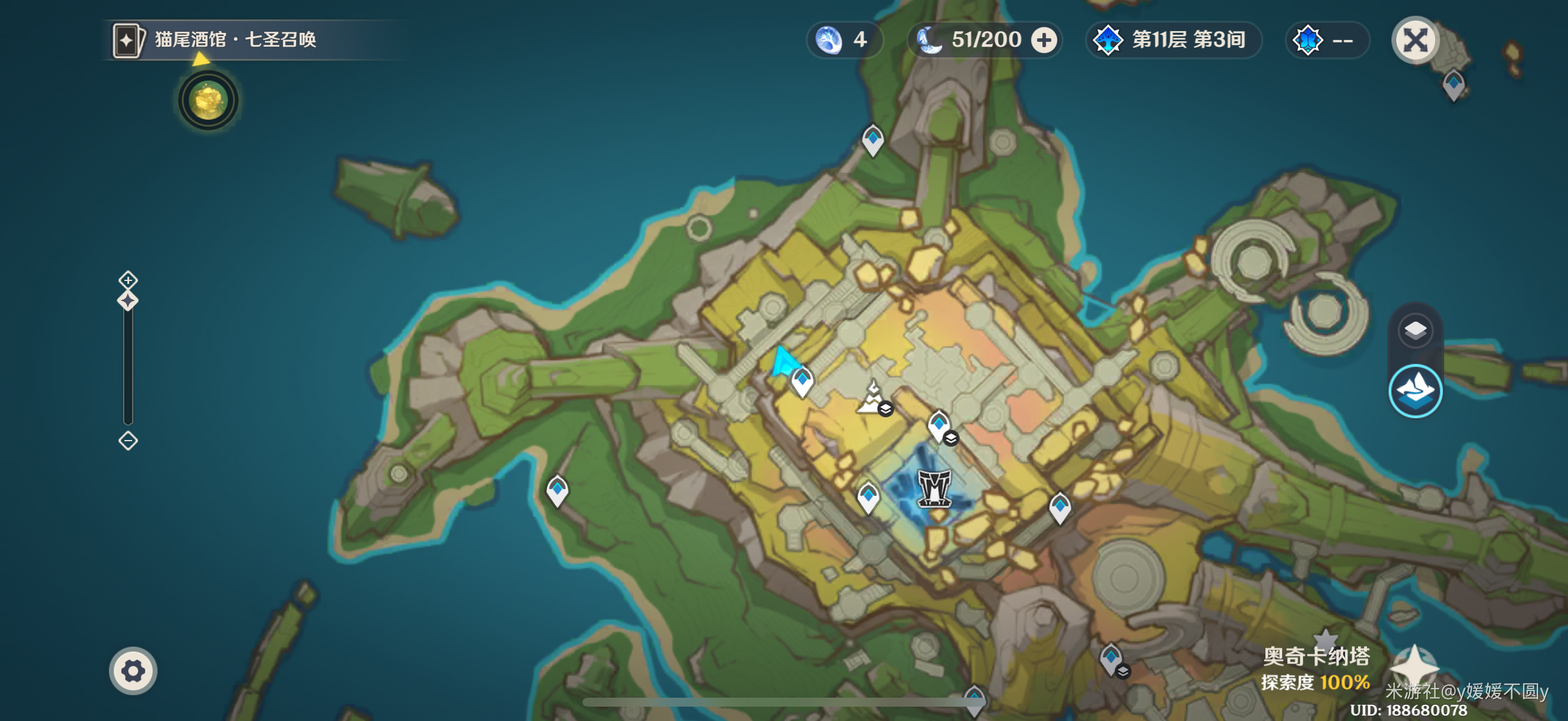Open the blue emblem counter showing --
The image size is (1568, 721).
click(1326, 40)
